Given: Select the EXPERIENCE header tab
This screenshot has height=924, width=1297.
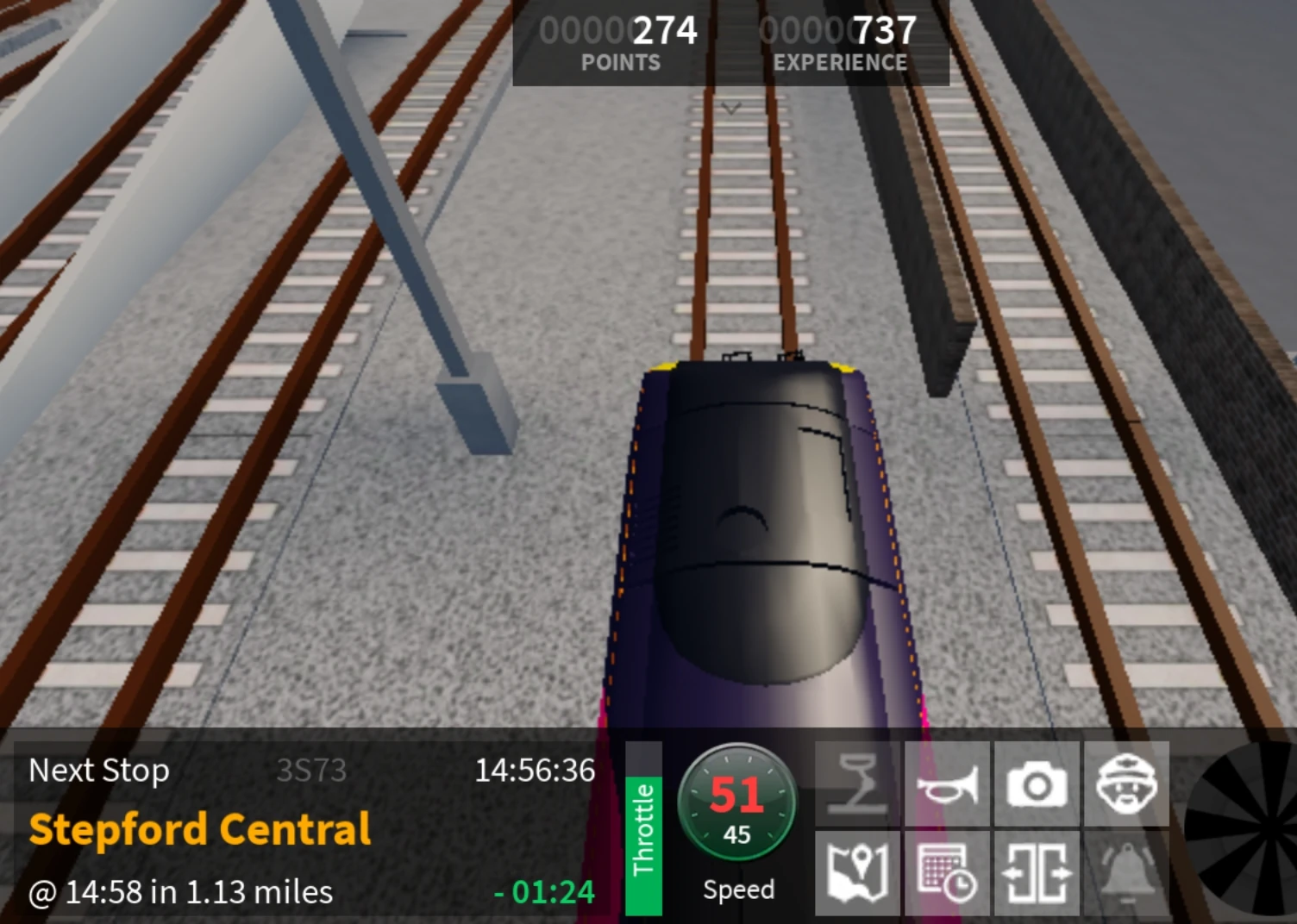Looking at the screenshot, I should click(x=840, y=61).
